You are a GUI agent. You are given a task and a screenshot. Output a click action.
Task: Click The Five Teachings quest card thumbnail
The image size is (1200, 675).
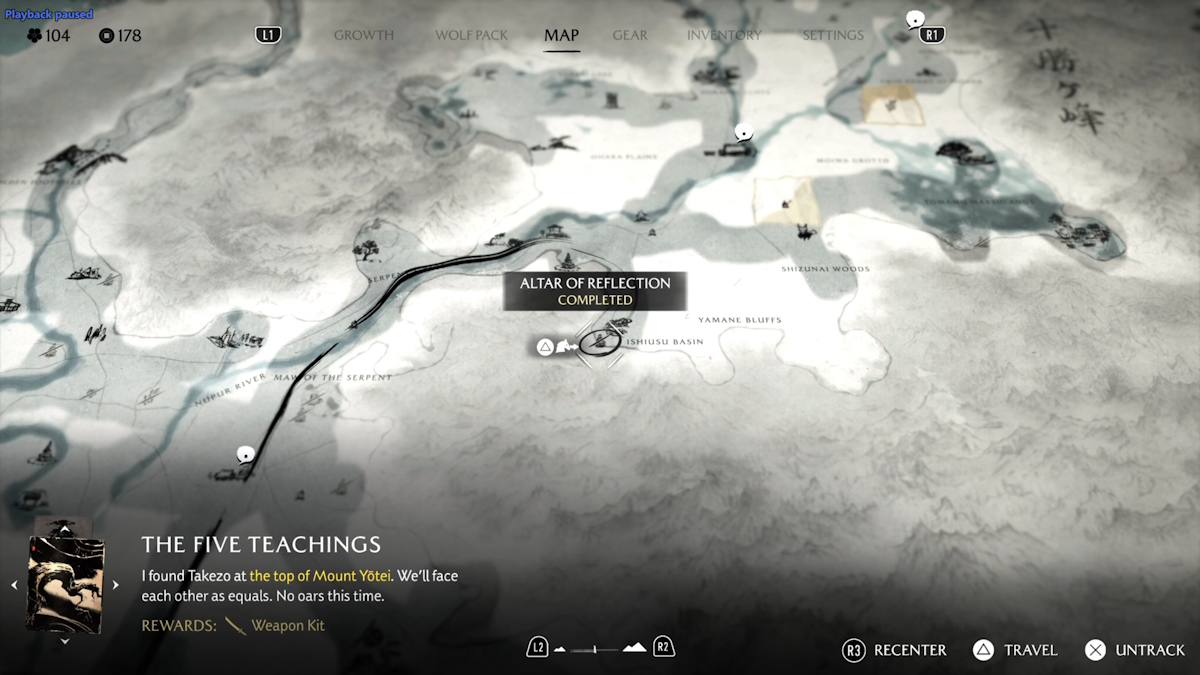65,584
